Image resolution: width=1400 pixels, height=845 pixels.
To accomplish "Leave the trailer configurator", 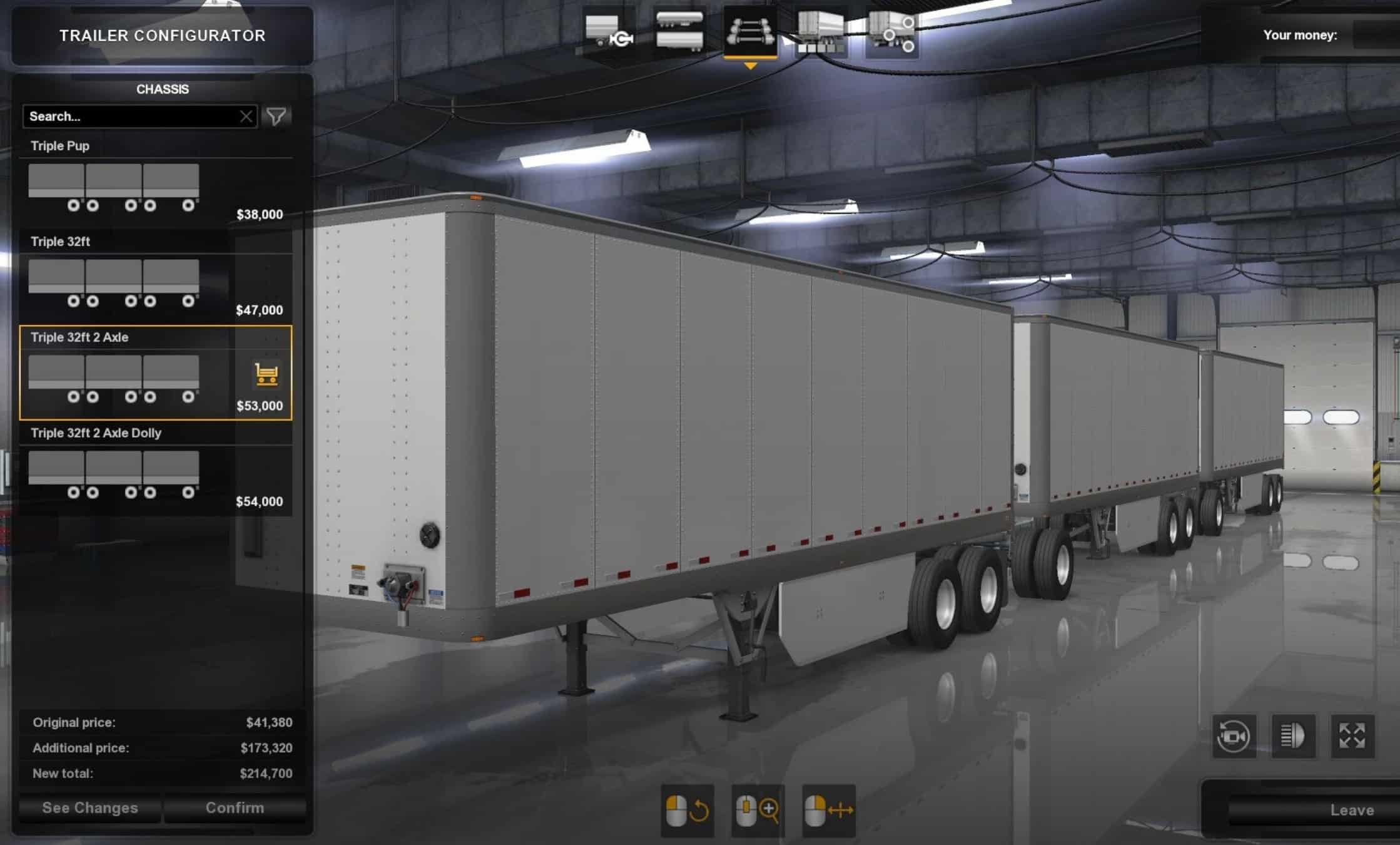I will (1351, 811).
